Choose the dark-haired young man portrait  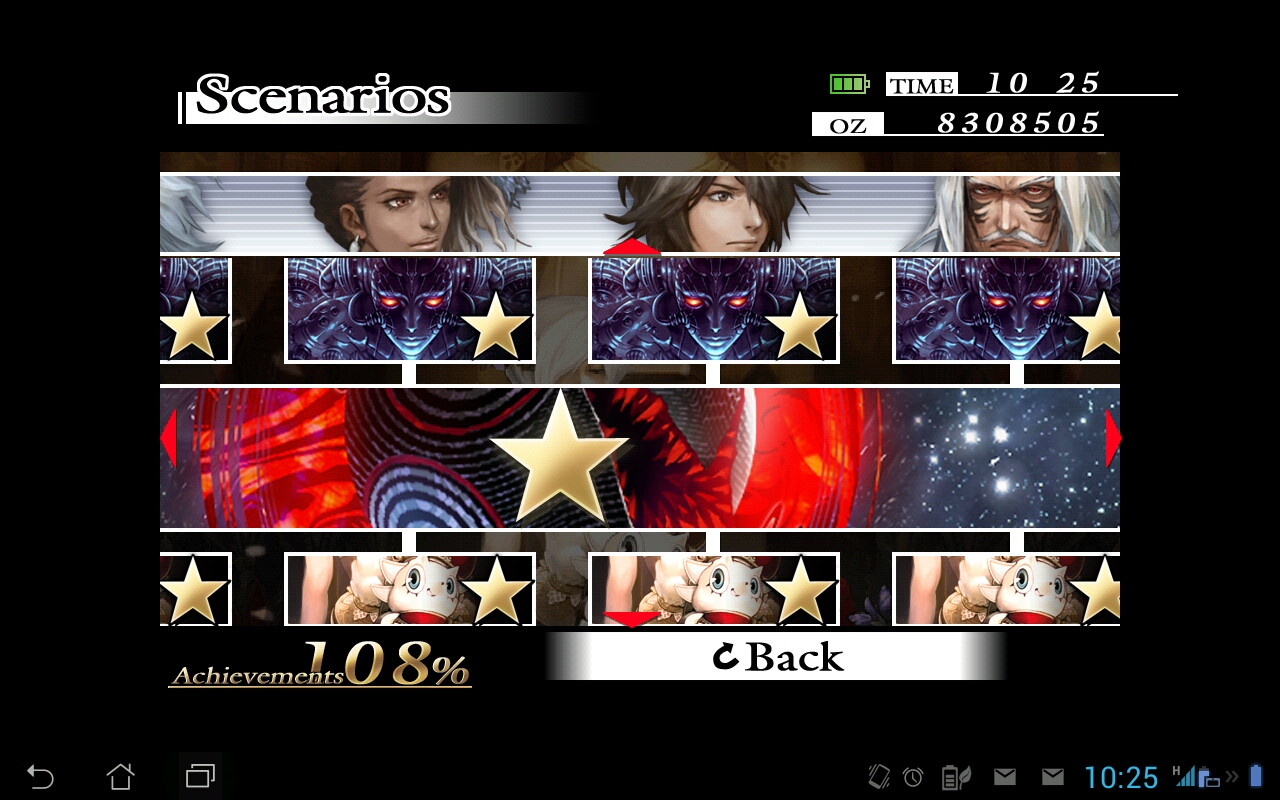click(712, 214)
